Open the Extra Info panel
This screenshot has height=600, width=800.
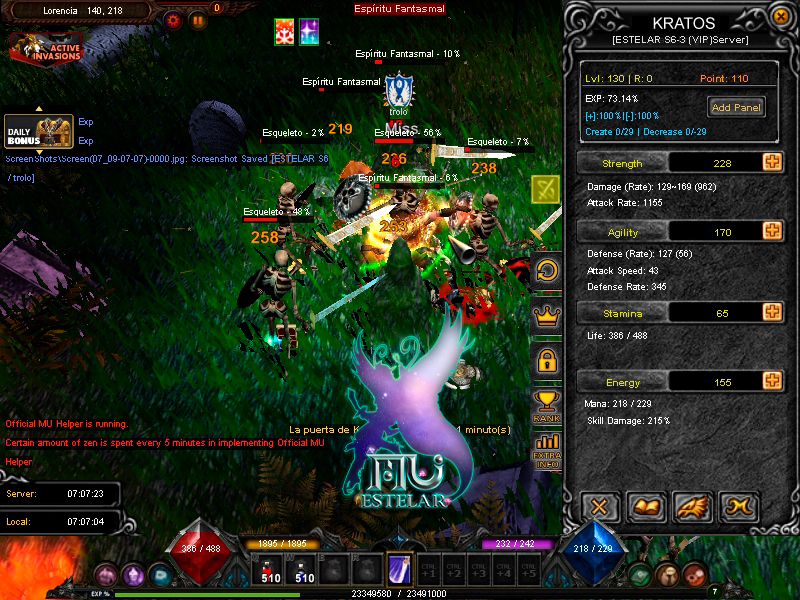pos(547,451)
